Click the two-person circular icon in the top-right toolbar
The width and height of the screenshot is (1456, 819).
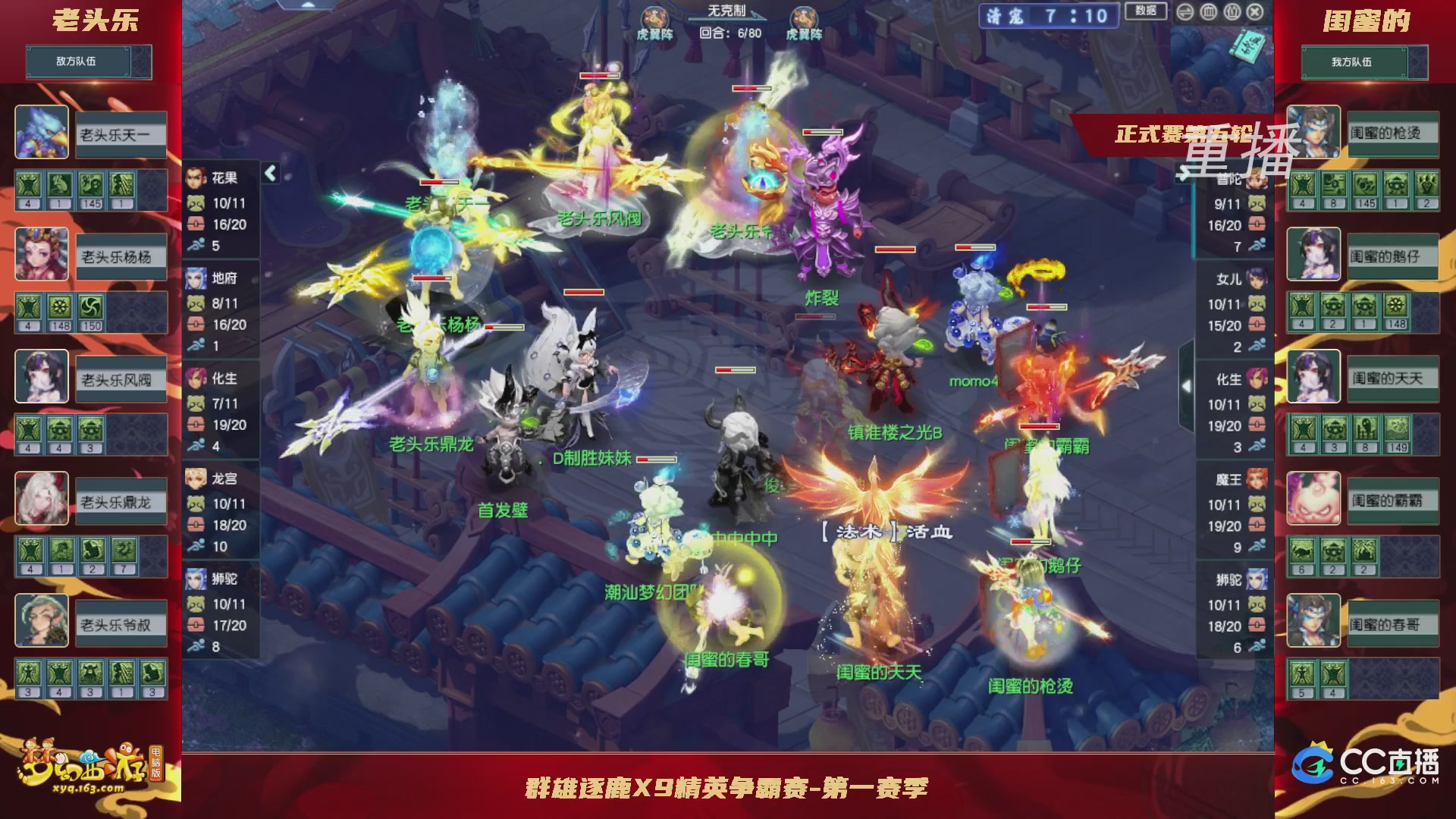[x=1233, y=12]
